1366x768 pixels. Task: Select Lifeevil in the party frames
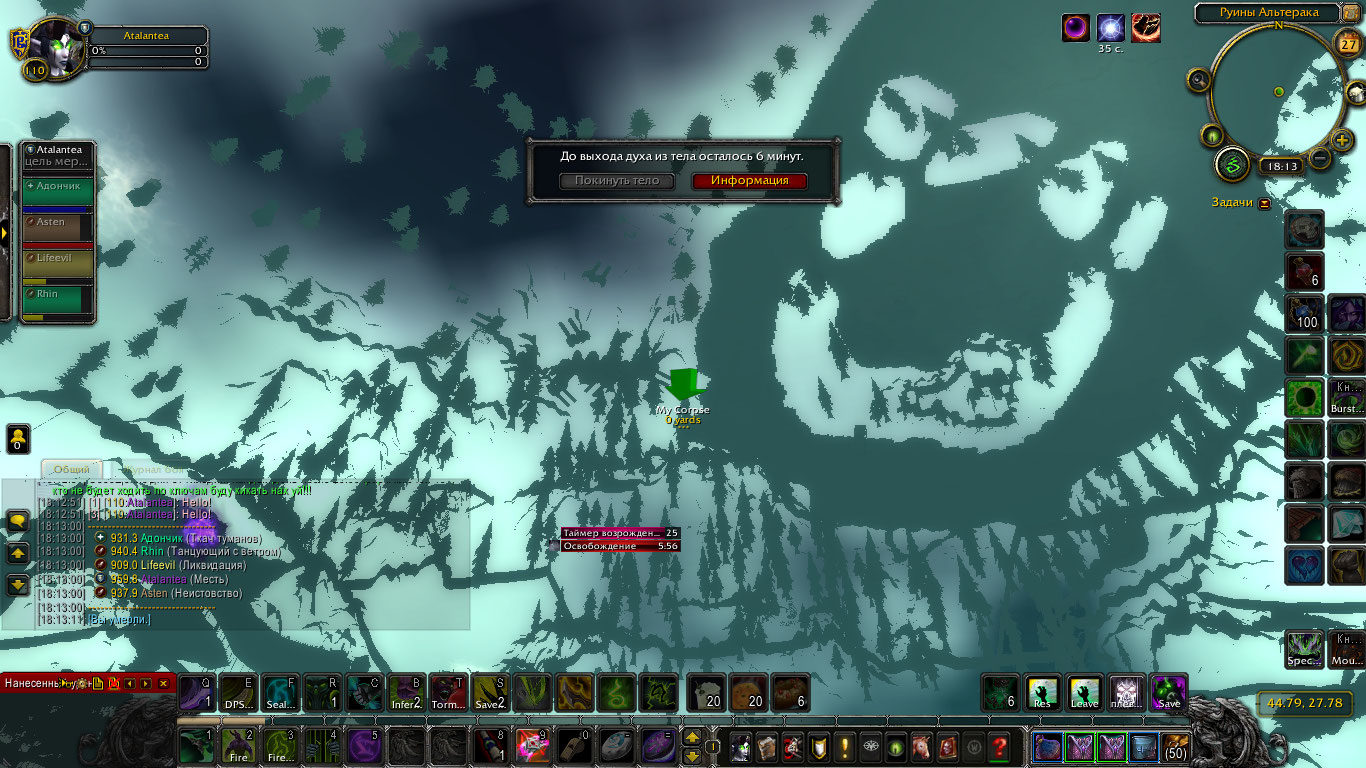coord(59,264)
